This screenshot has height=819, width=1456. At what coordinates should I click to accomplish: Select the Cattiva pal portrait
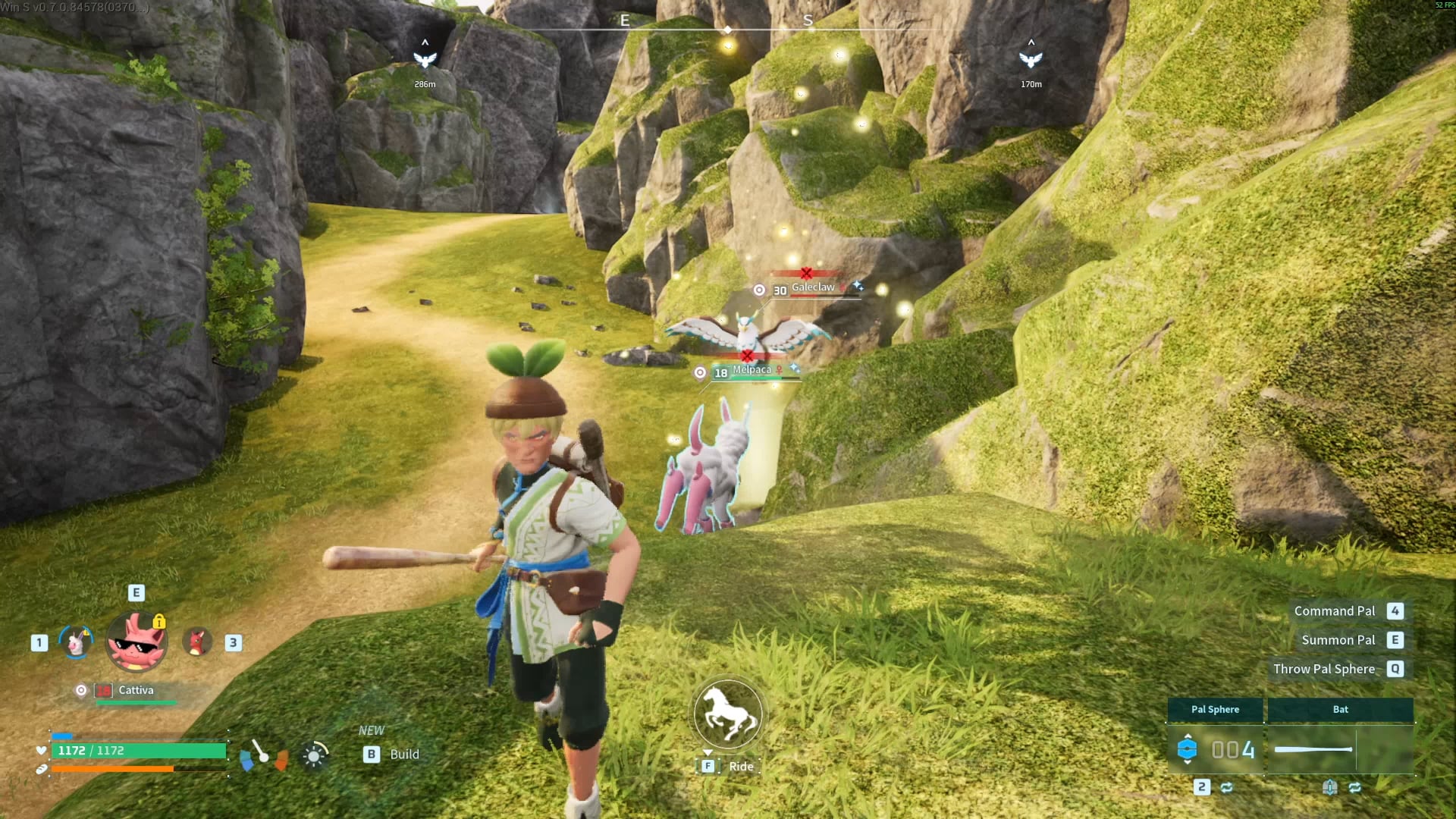pyautogui.click(x=136, y=642)
